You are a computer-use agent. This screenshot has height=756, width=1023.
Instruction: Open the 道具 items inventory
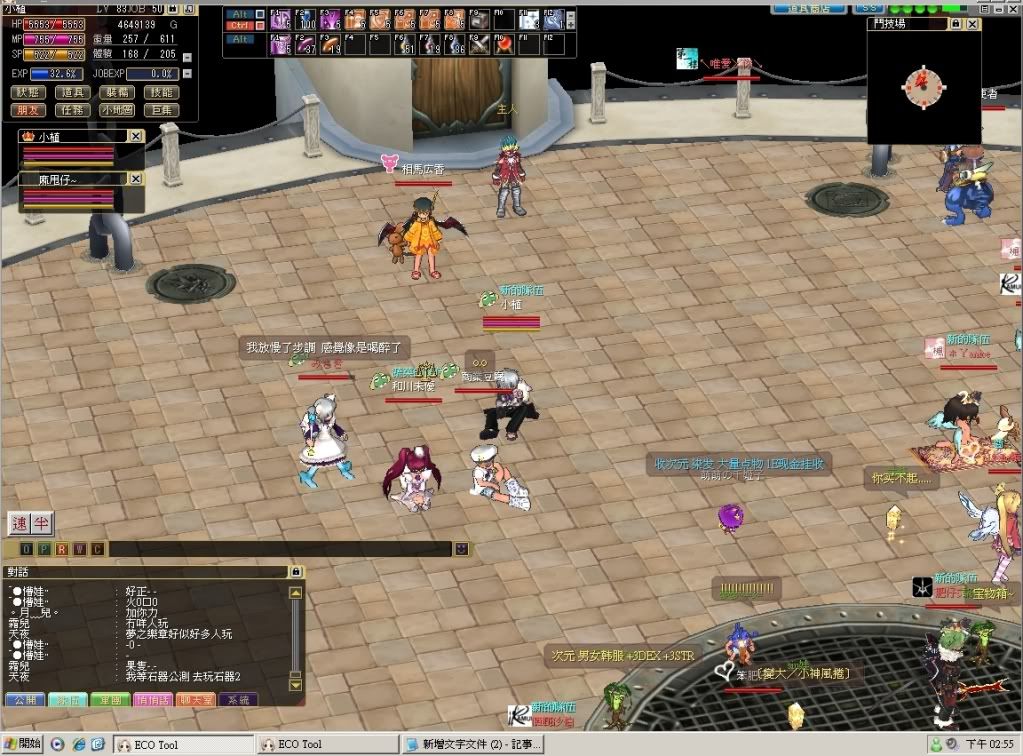(72, 92)
